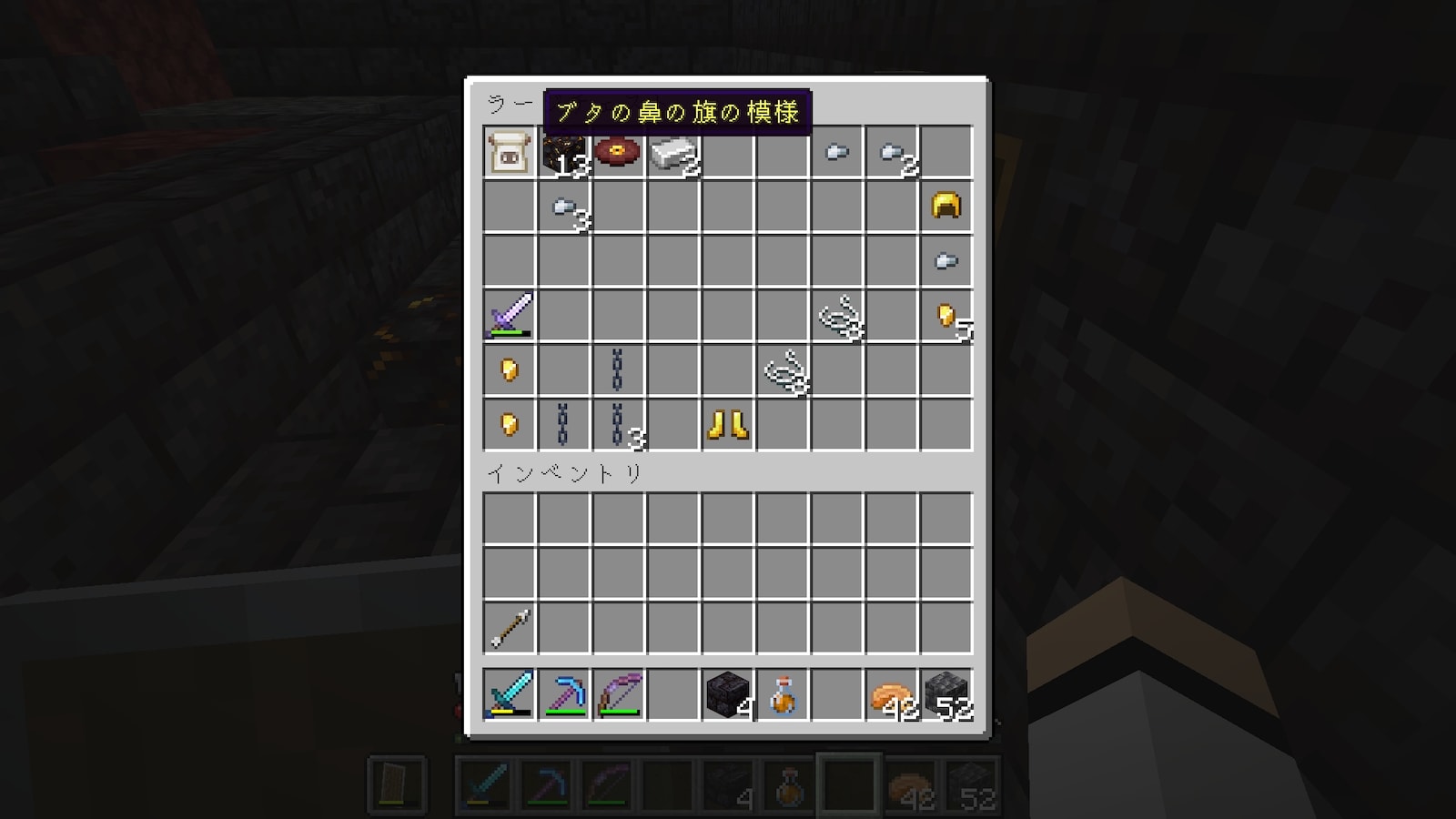Select the two iron ingots
Viewport: 1456px width, 819px height.
click(x=672, y=152)
